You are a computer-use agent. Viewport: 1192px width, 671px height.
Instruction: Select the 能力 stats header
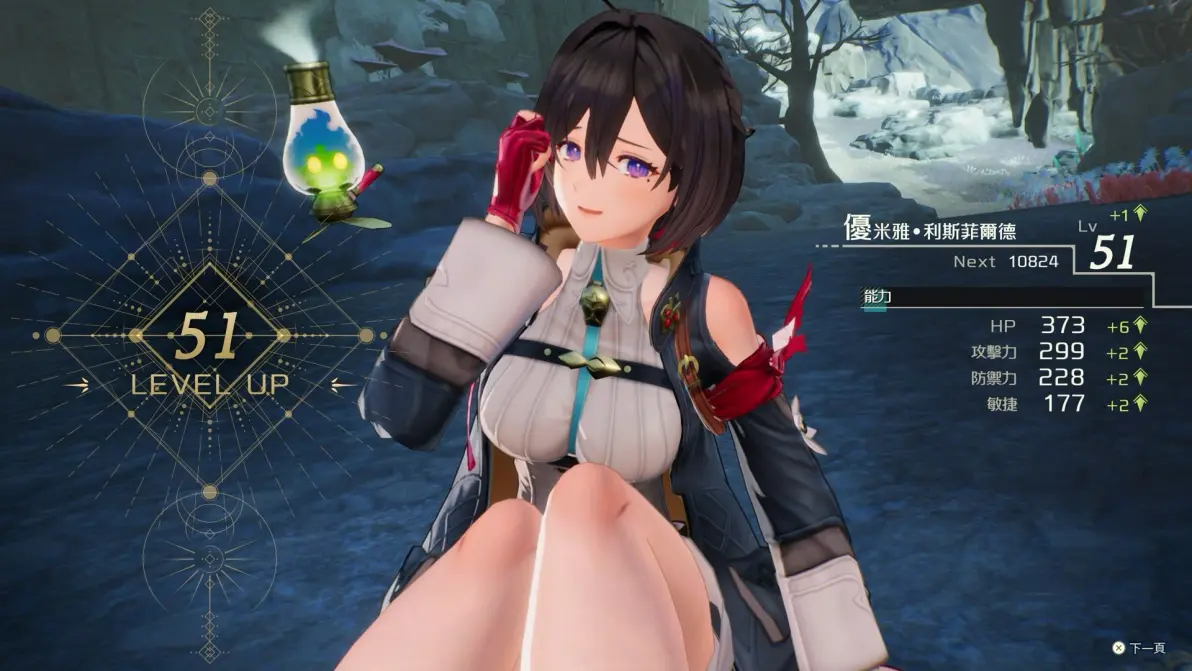click(877, 297)
